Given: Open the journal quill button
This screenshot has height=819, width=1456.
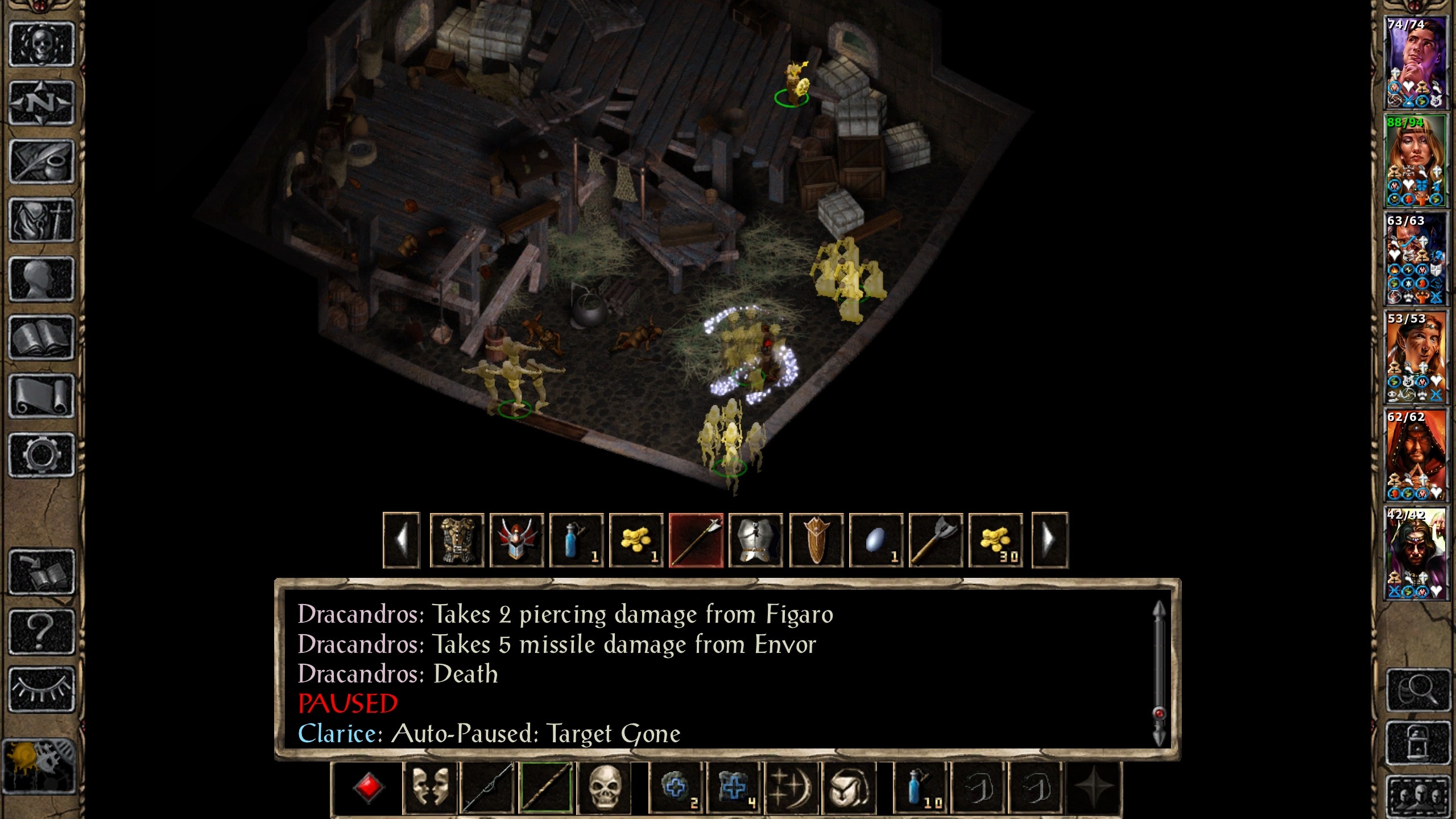Looking at the screenshot, I should (42, 162).
